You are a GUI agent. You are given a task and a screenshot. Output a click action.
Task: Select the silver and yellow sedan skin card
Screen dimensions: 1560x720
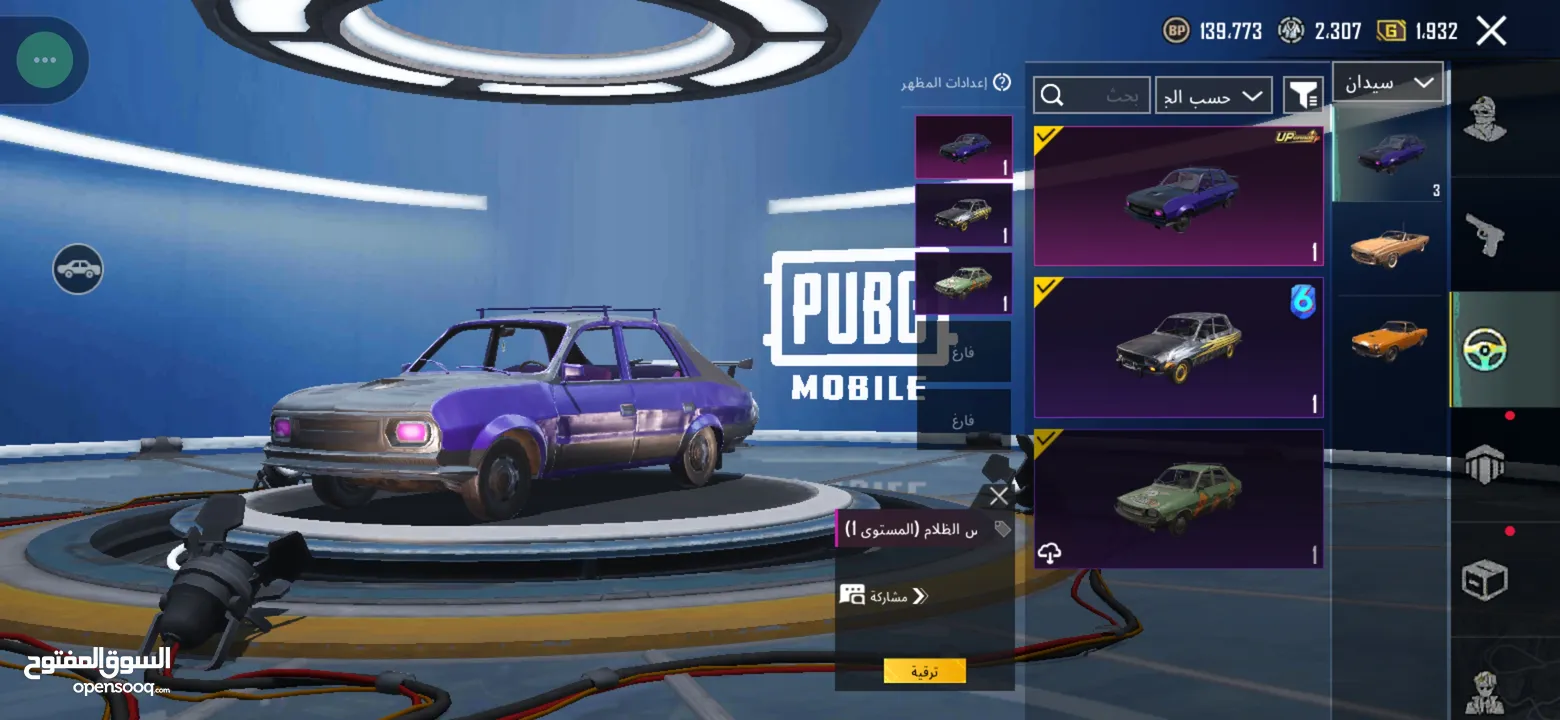click(1178, 347)
